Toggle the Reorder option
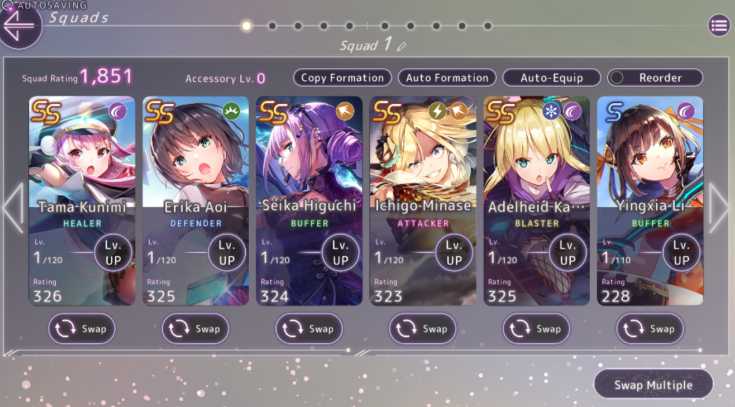Screen dimensions: 735x407 [655, 78]
